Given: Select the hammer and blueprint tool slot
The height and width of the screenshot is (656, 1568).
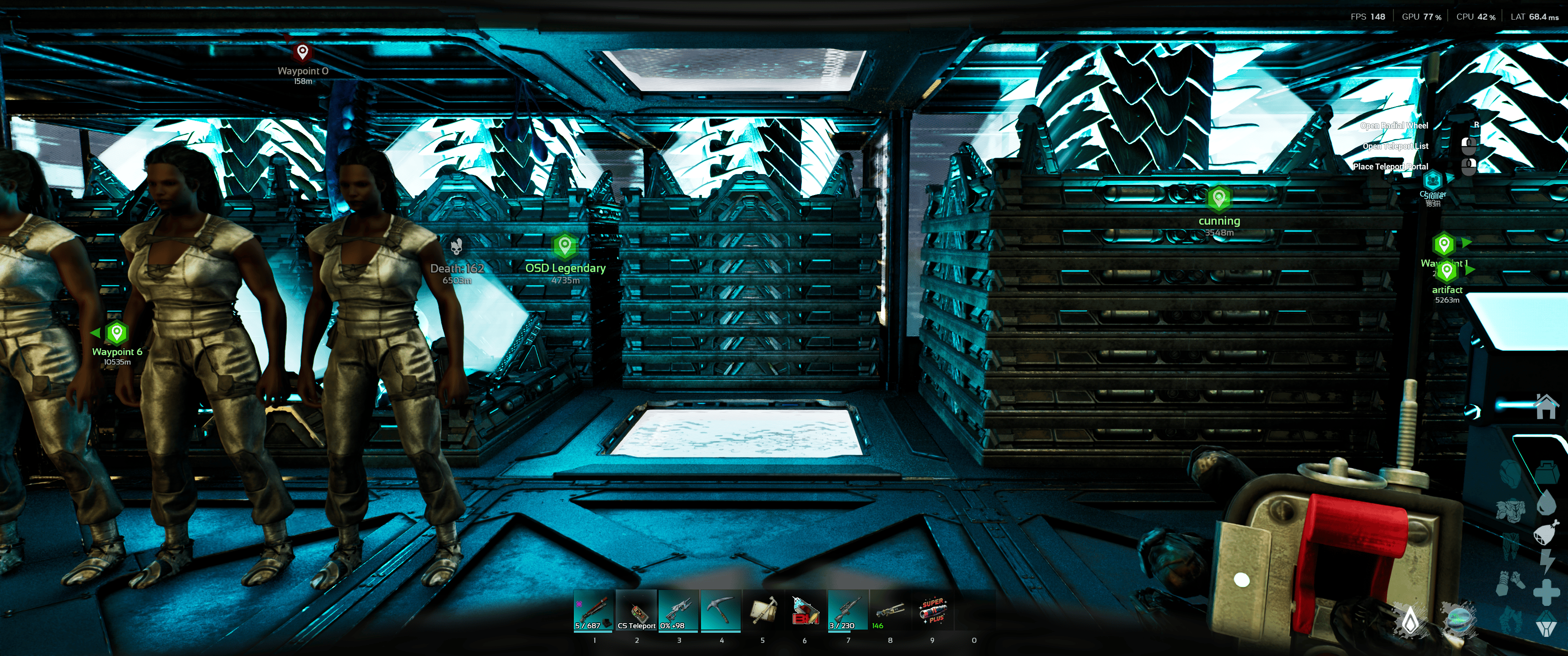Looking at the screenshot, I should 763,610.
